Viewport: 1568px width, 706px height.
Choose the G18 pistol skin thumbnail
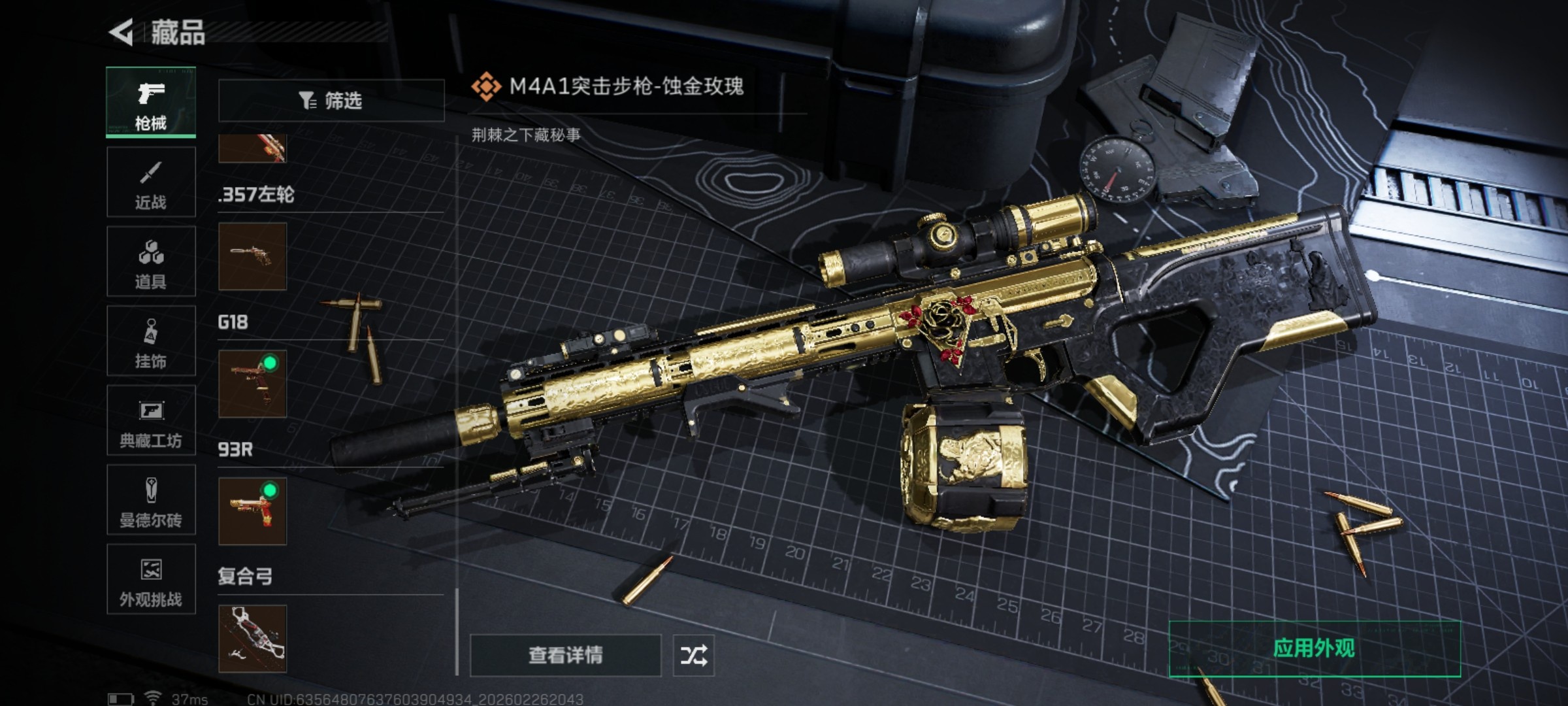tap(252, 384)
